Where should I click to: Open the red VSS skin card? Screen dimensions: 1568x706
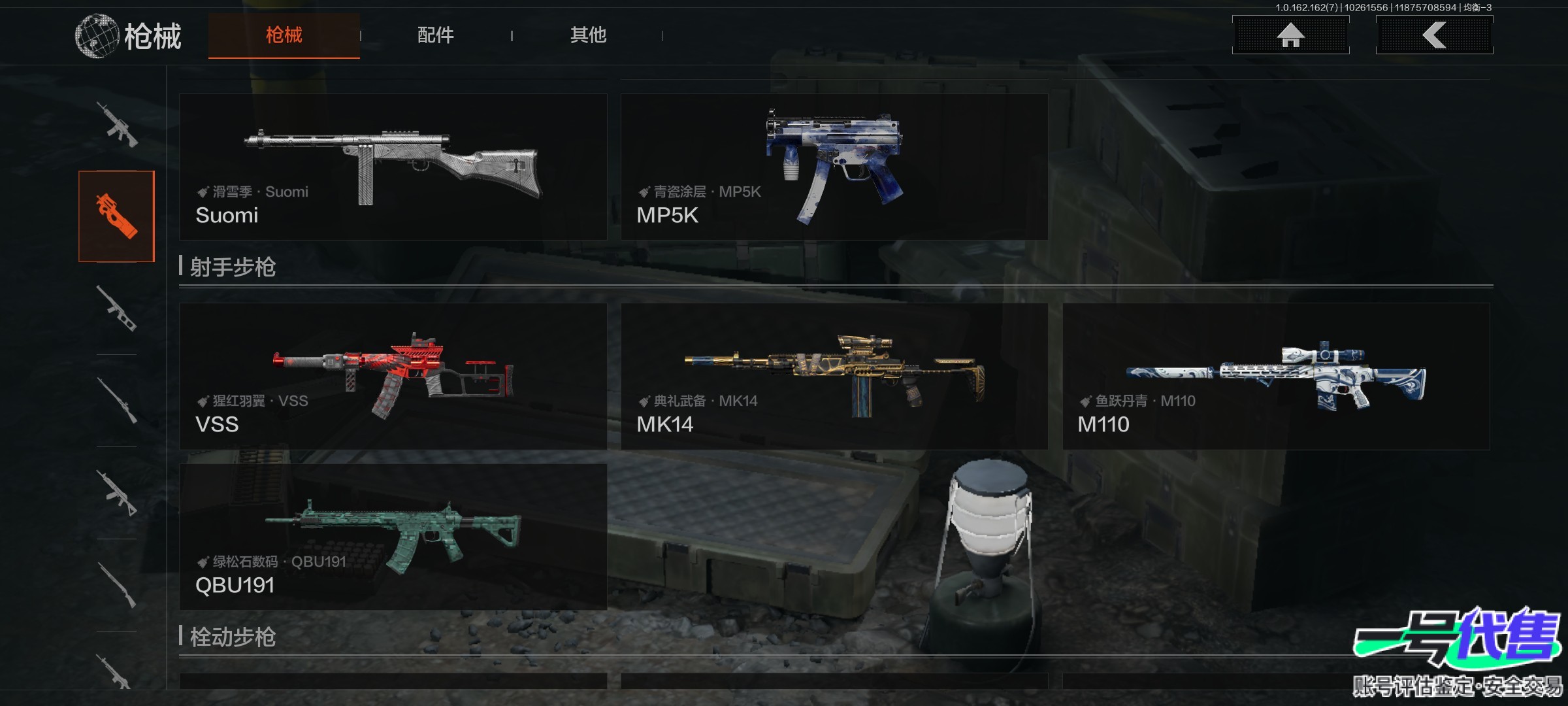tap(393, 376)
